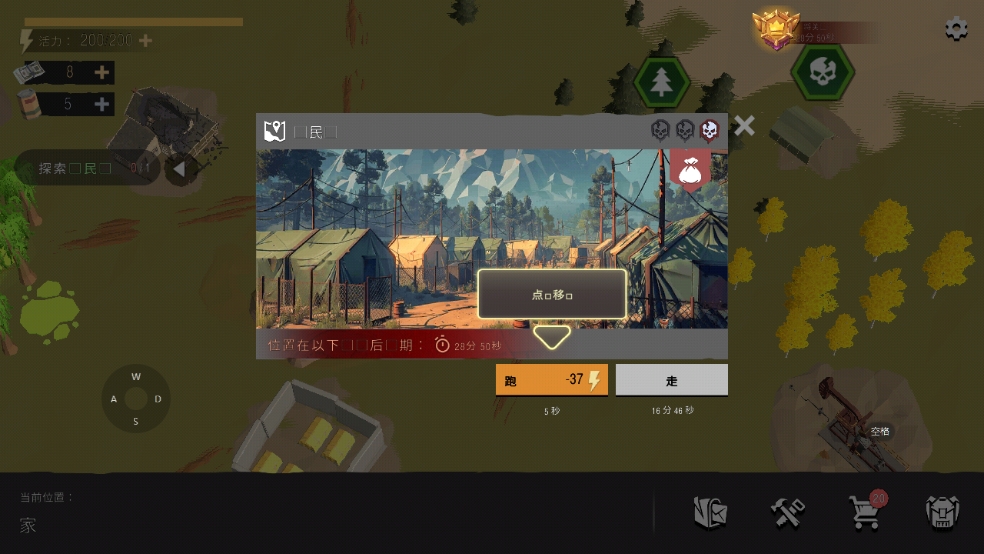The height and width of the screenshot is (554, 984).
Task: Open the shopping cart store
Action: point(864,512)
